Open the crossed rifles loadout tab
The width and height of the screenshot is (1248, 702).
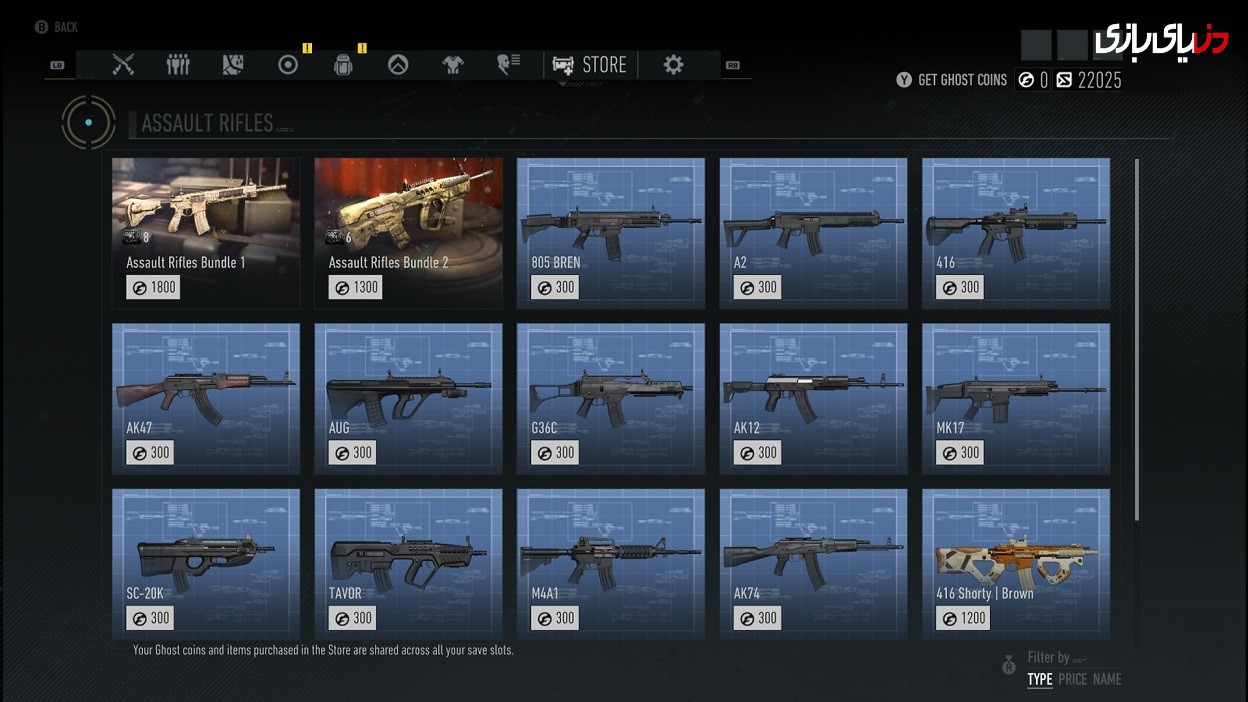(123, 65)
